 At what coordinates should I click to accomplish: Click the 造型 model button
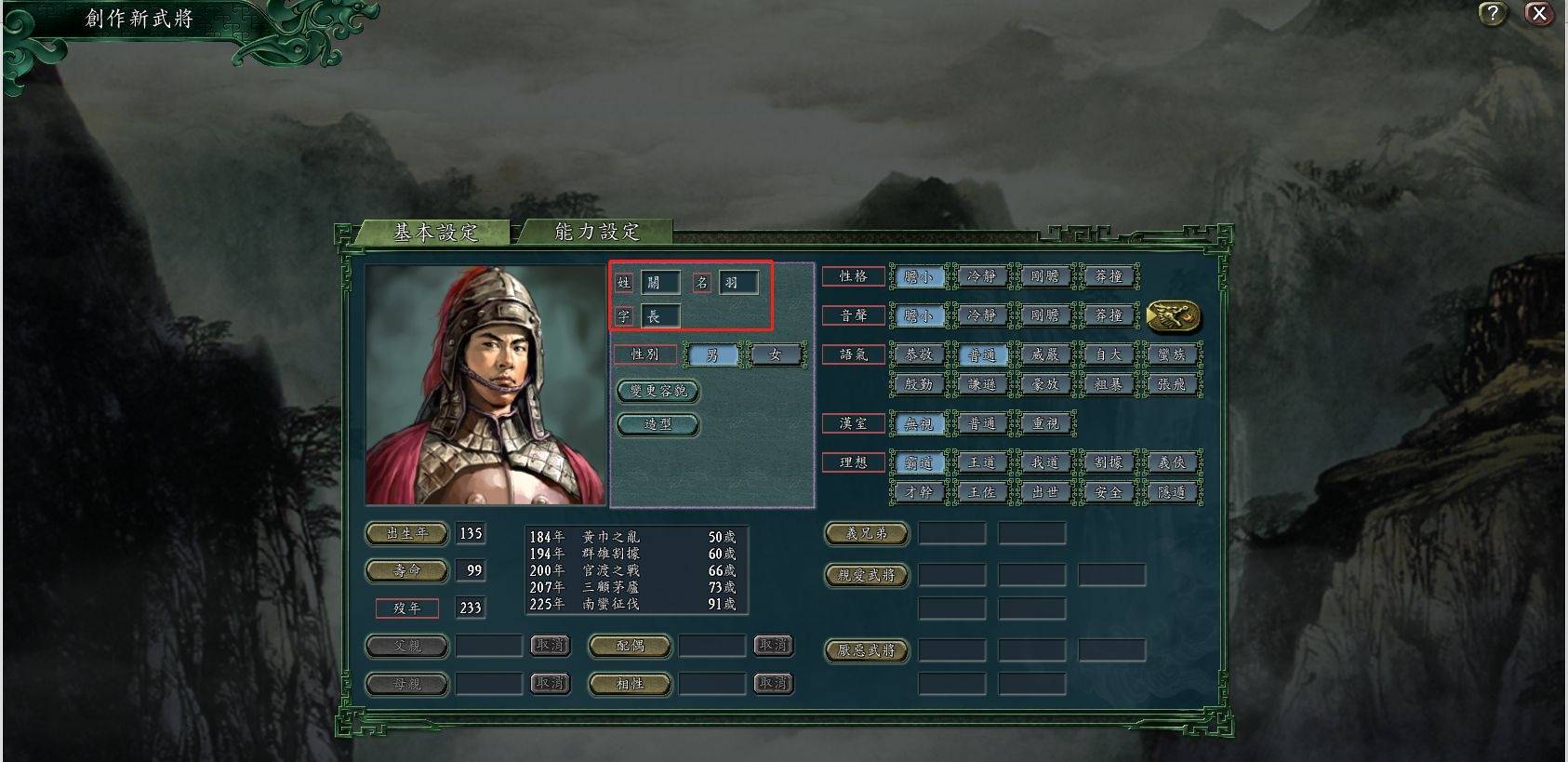(658, 424)
